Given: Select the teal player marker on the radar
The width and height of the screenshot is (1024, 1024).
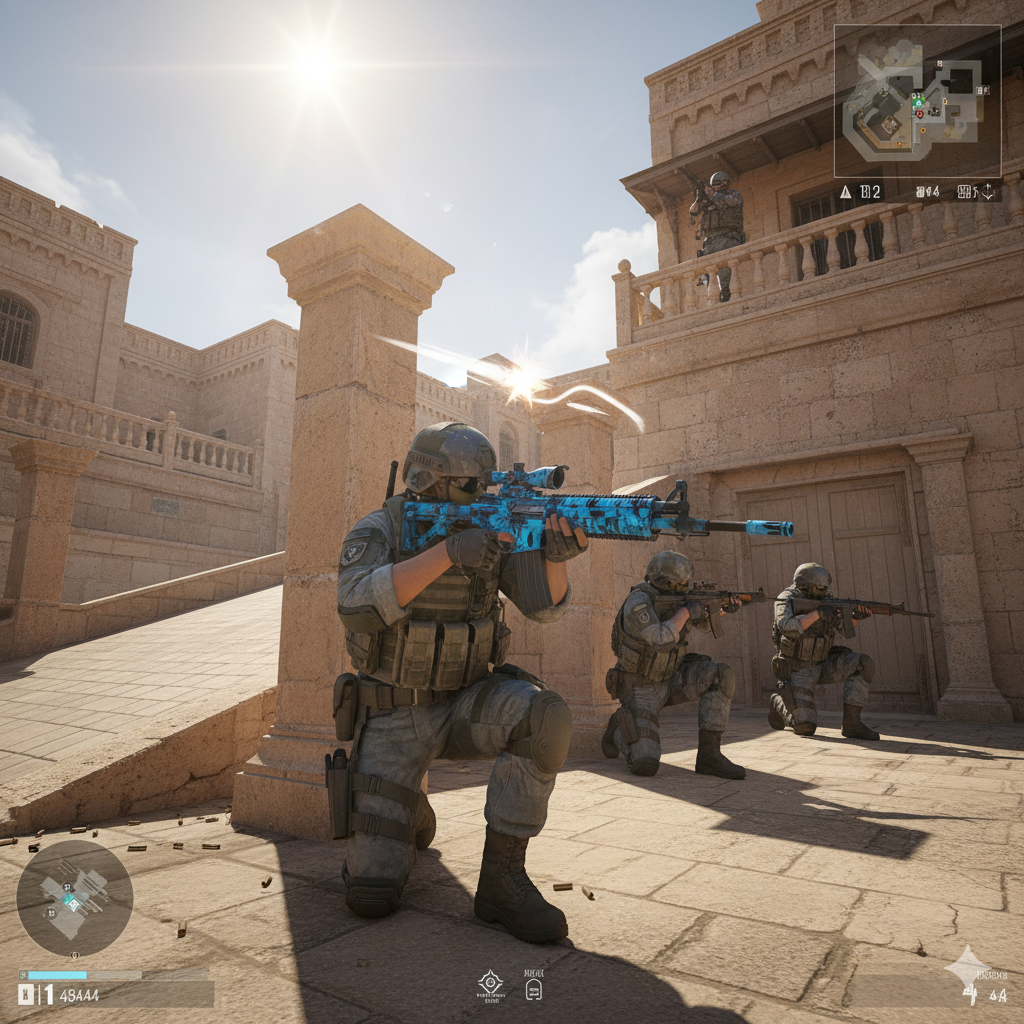Looking at the screenshot, I should (x=72, y=901).
